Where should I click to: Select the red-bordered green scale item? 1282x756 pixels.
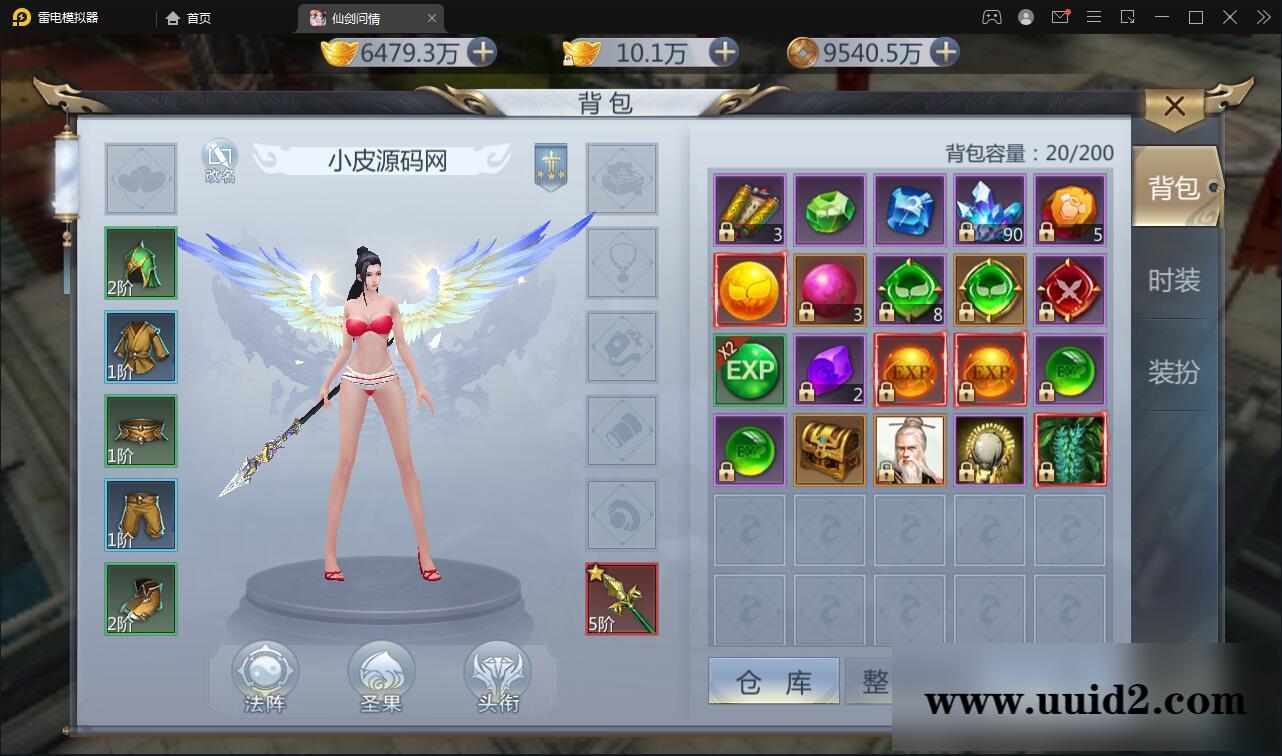click(1069, 450)
